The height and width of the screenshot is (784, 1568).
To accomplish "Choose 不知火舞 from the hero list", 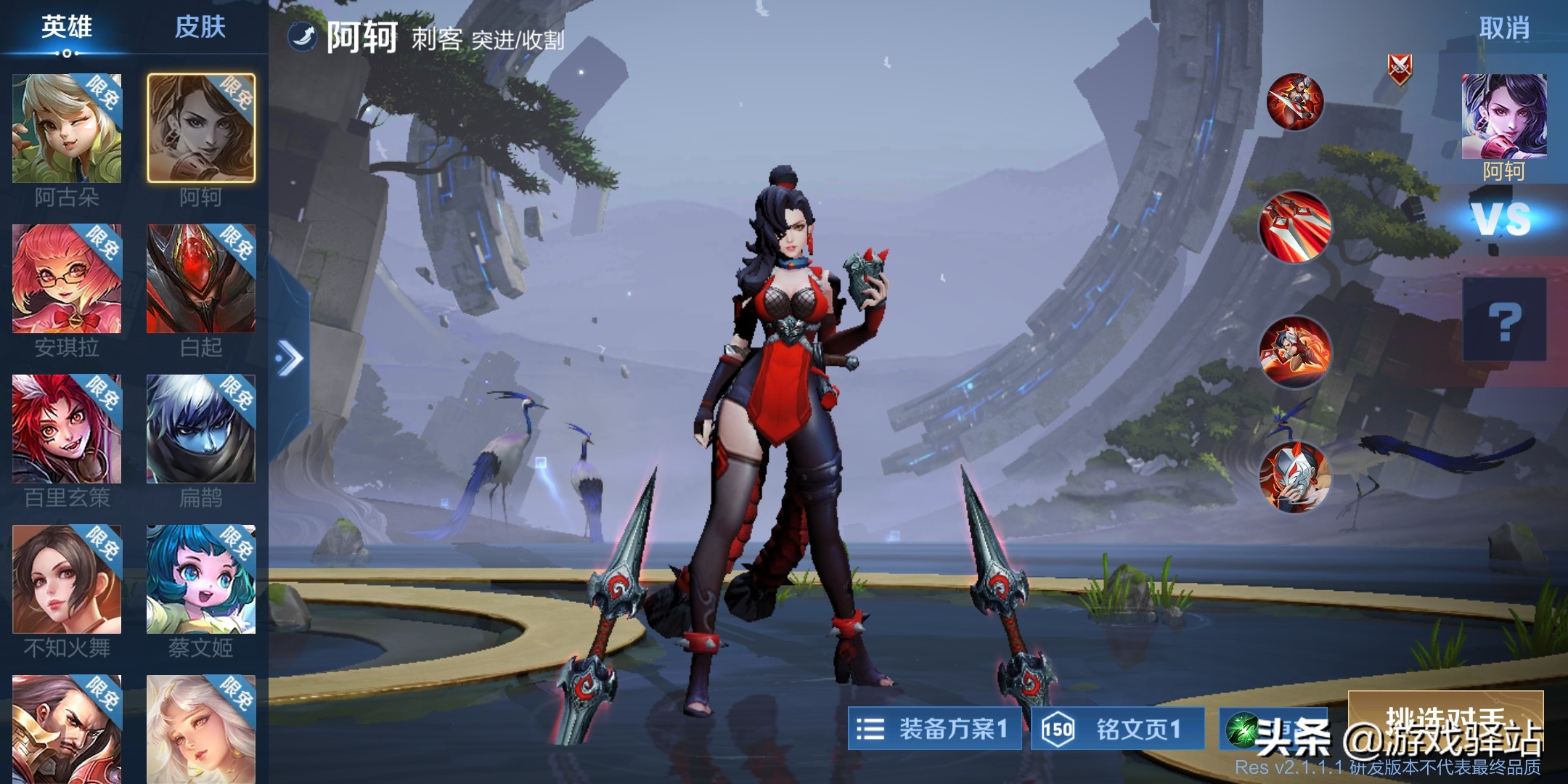I will tap(67, 580).
